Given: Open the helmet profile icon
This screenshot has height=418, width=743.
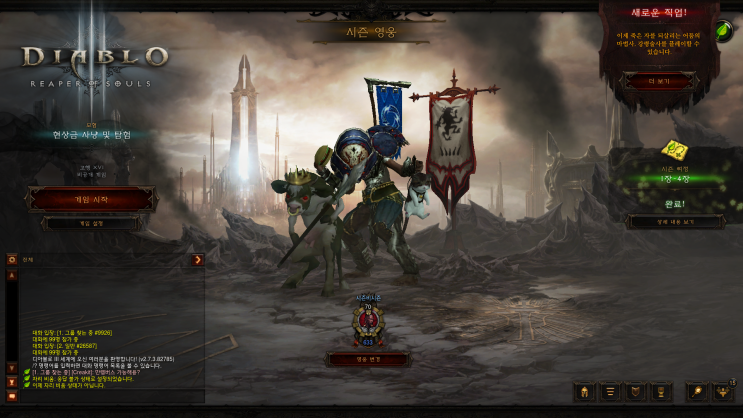Looking at the screenshot, I should pyautogui.click(x=584, y=391).
